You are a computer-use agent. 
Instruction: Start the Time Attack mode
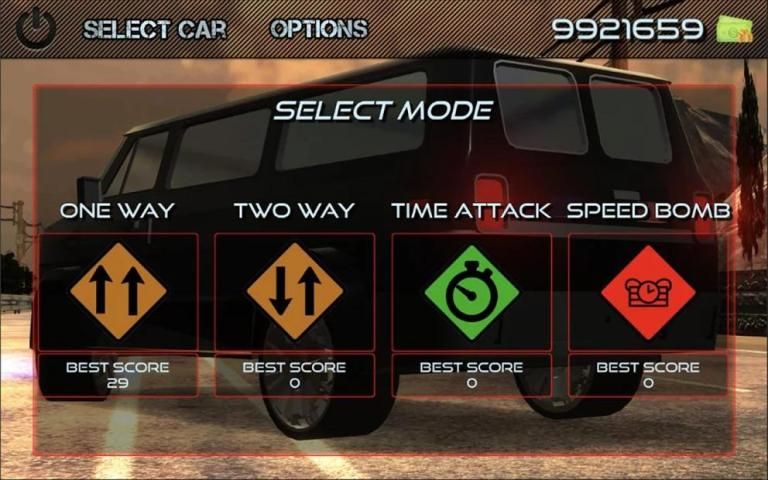click(471, 291)
